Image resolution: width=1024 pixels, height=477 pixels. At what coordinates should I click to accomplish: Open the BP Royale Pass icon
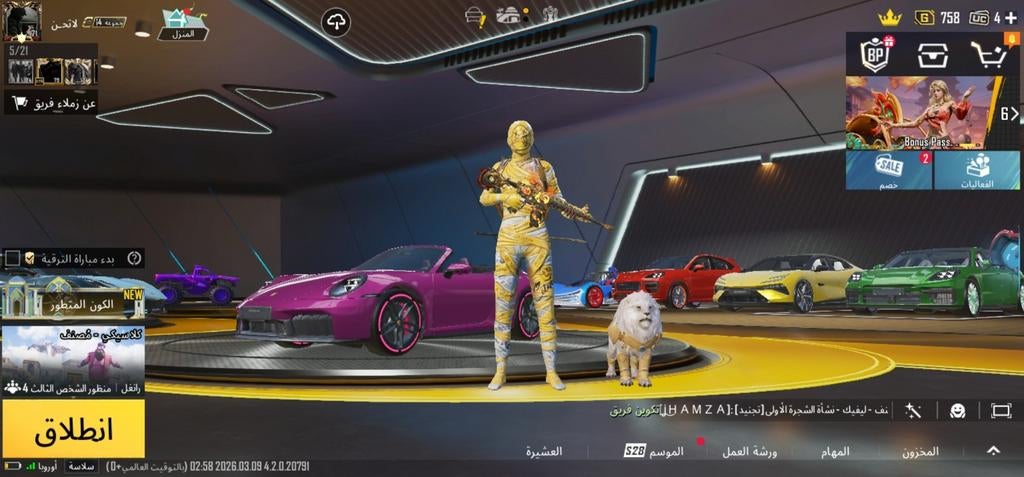click(x=877, y=56)
